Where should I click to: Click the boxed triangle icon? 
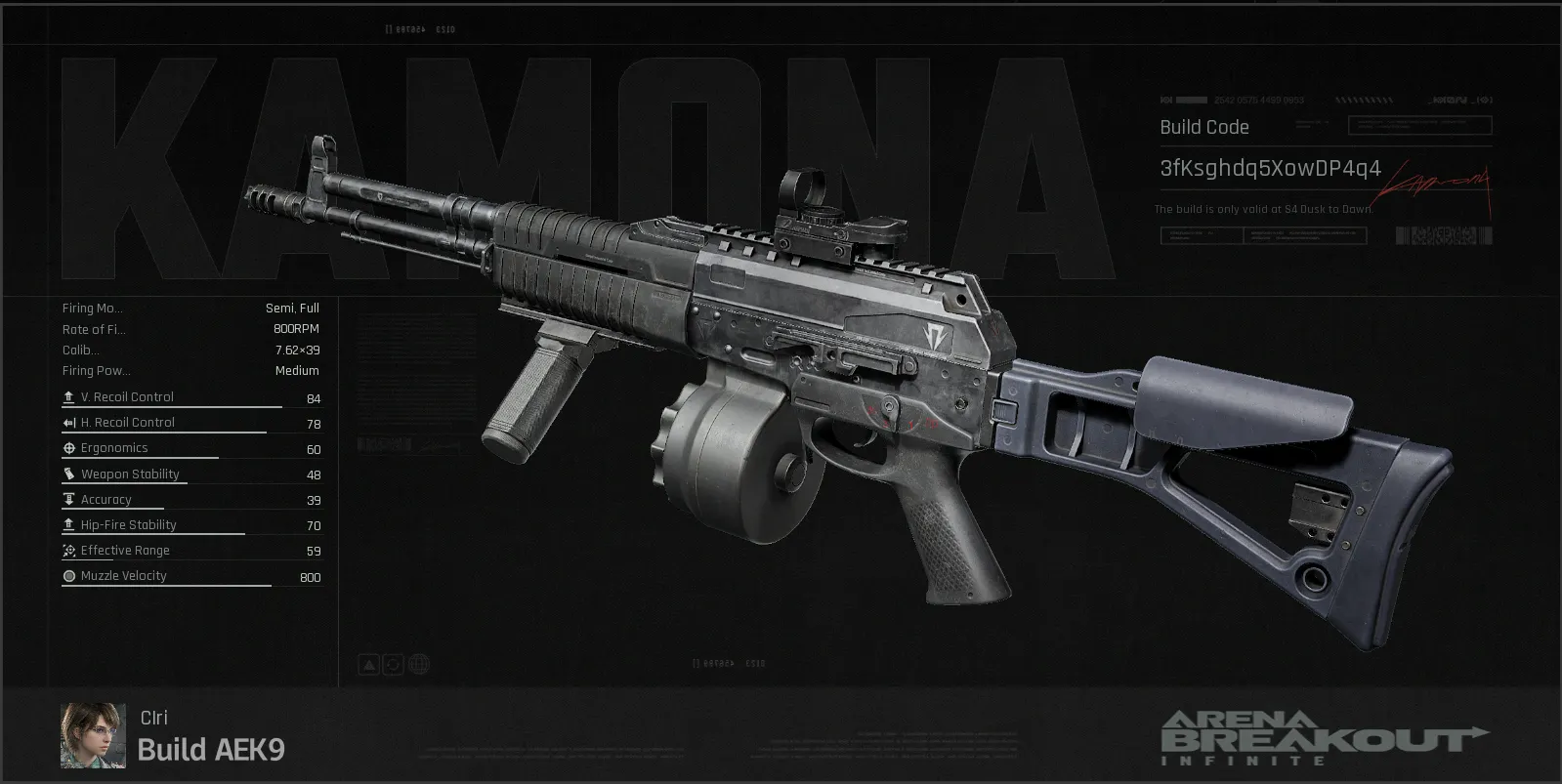click(x=368, y=665)
